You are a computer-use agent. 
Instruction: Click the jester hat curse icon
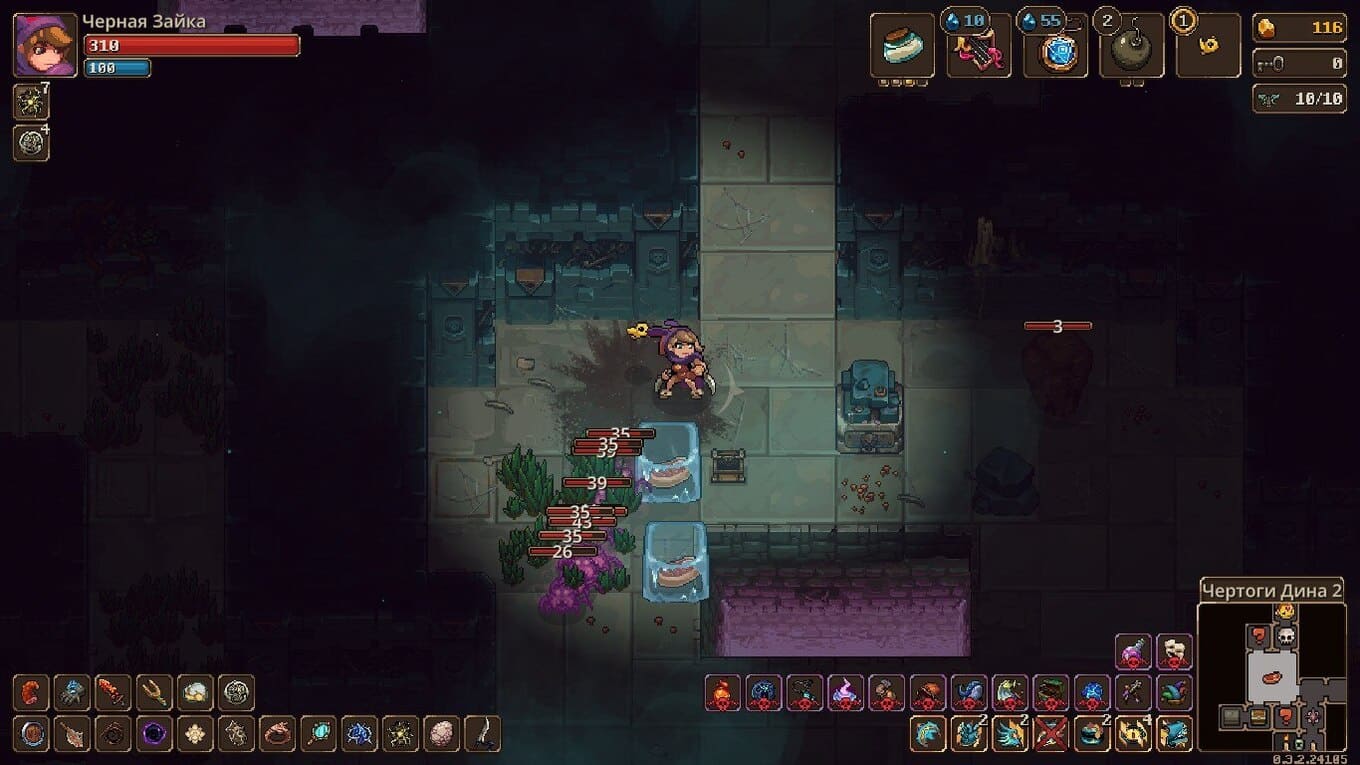point(1175,693)
